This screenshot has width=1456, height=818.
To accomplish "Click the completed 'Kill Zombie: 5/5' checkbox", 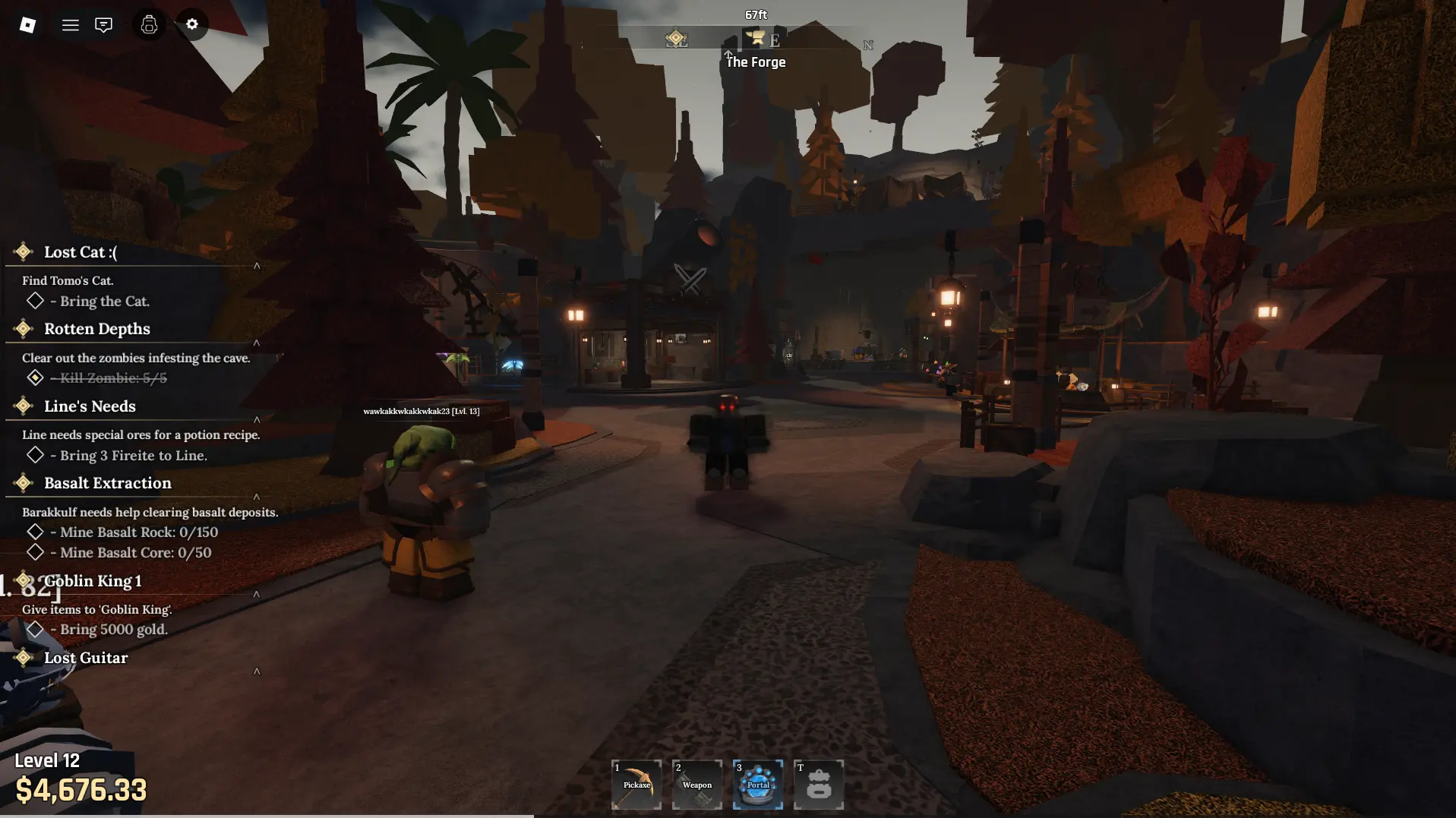I will tap(35, 377).
